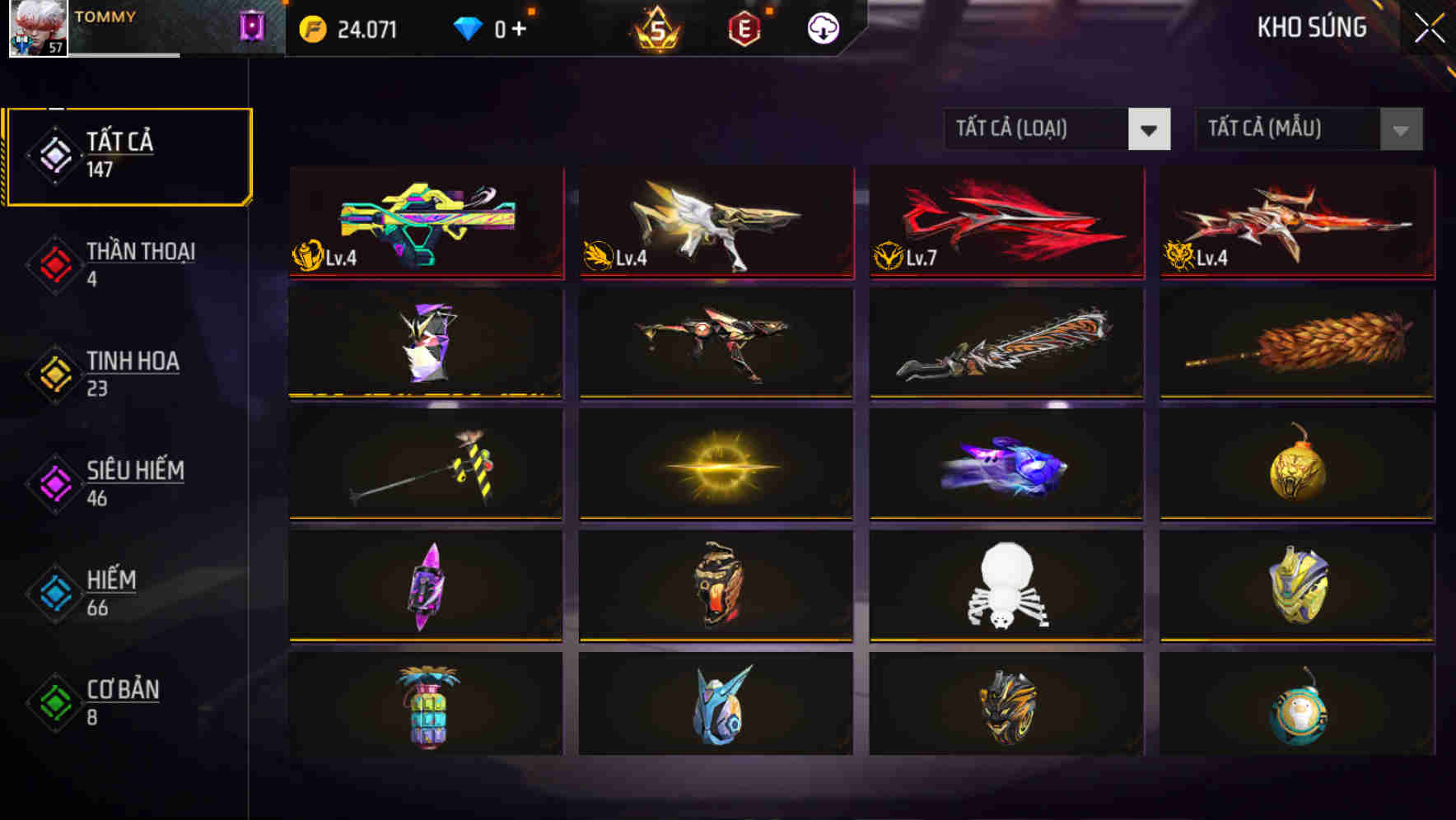
Task: Open the cloud download icon
Action: coord(821,27)
